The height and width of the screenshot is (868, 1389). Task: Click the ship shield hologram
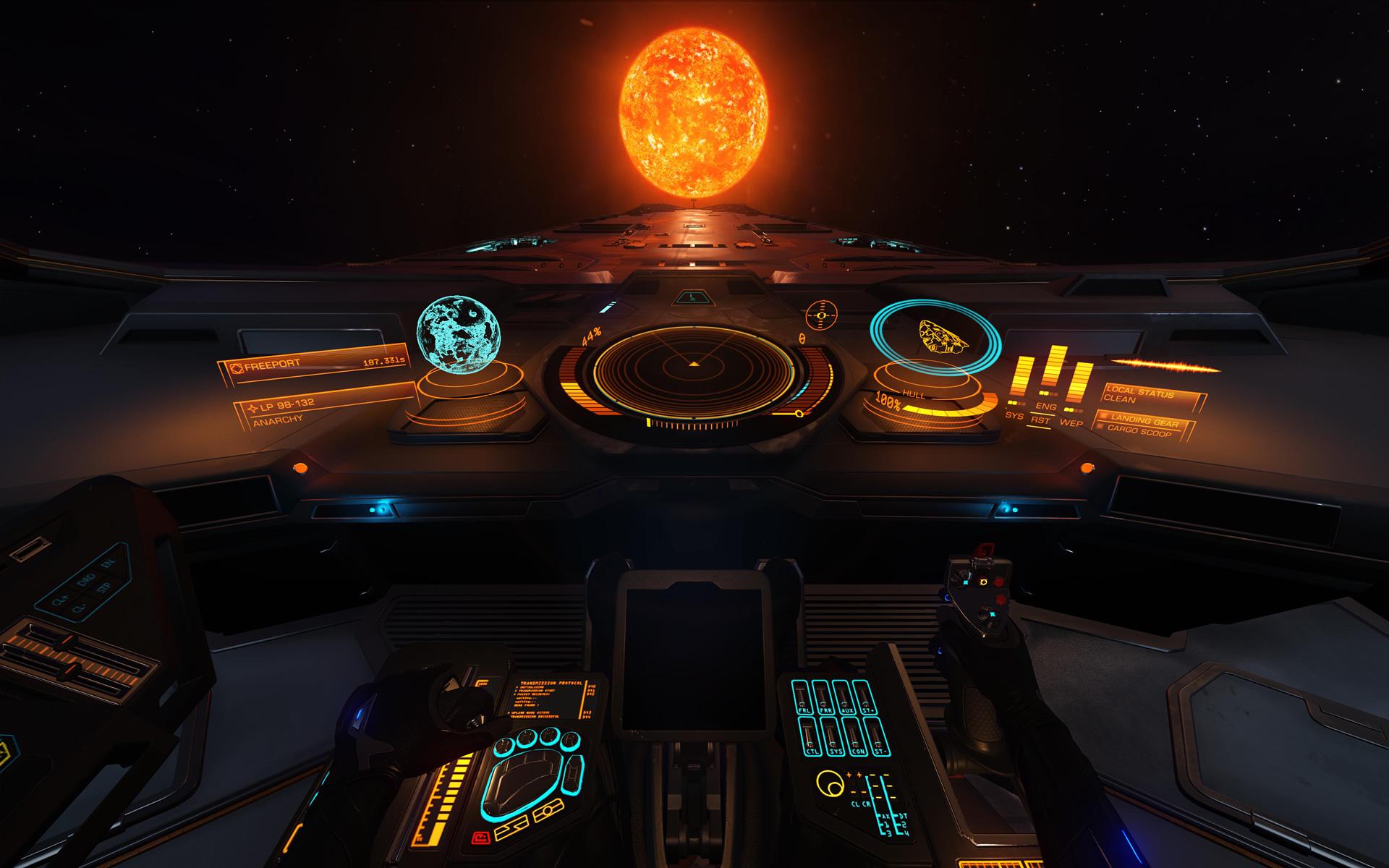pyautogui.click(x=936, y=337)
